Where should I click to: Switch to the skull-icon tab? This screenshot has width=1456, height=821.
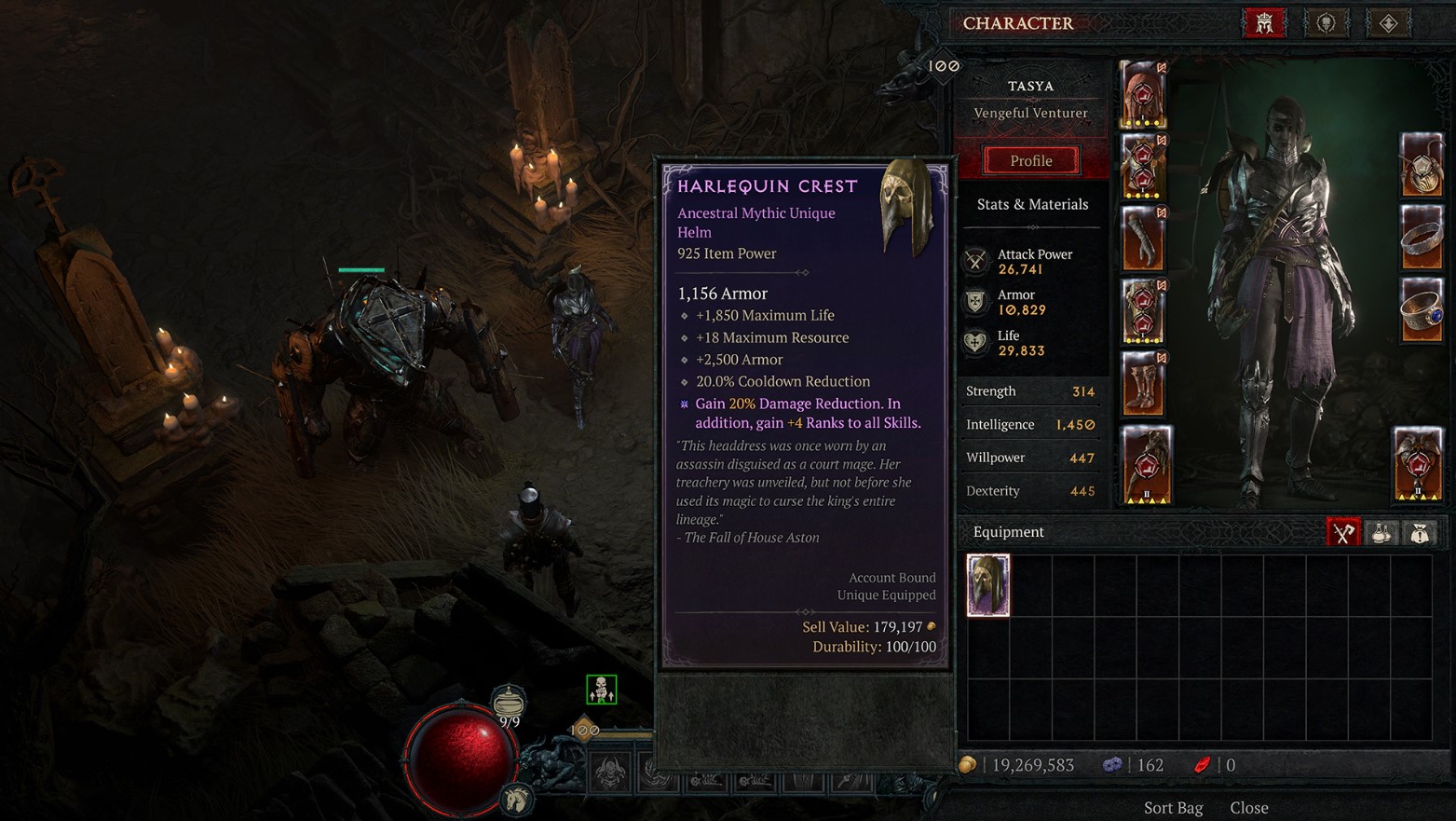tap(1327, 23)
